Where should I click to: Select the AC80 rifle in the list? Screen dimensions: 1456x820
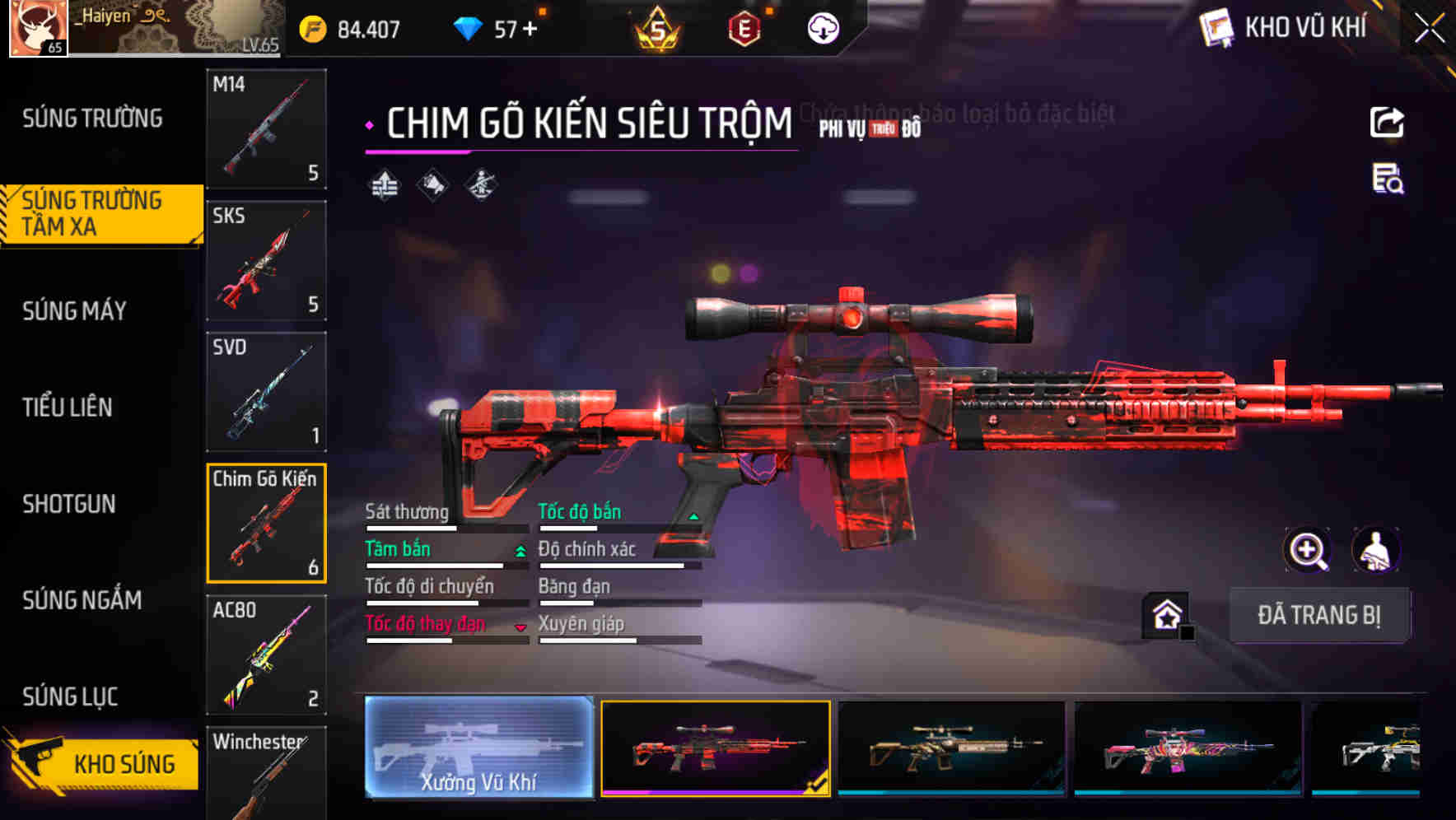point(266,655)
